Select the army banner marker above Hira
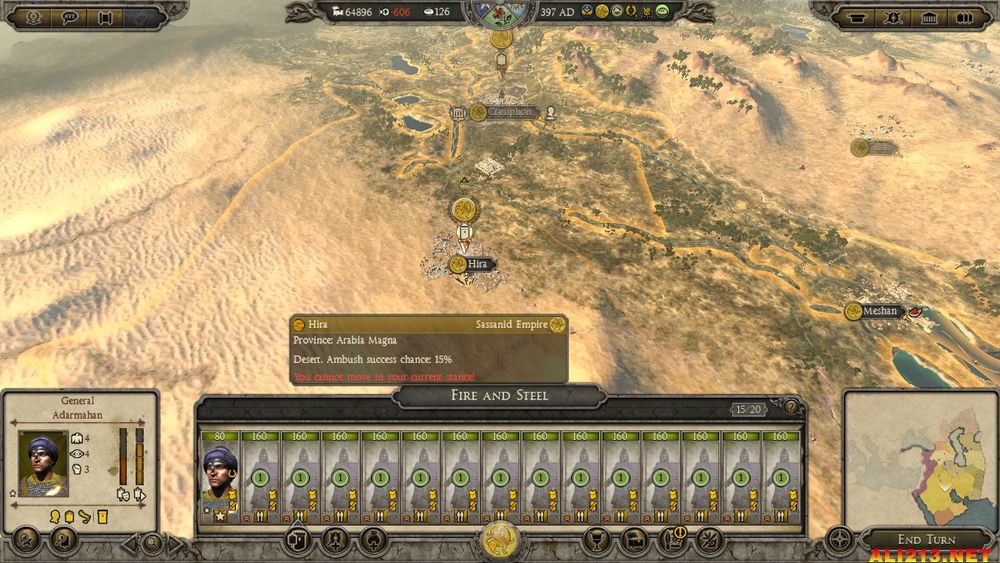Image resolution: width=1000 pixels, height=563 pixels. (x=463, y=210)
